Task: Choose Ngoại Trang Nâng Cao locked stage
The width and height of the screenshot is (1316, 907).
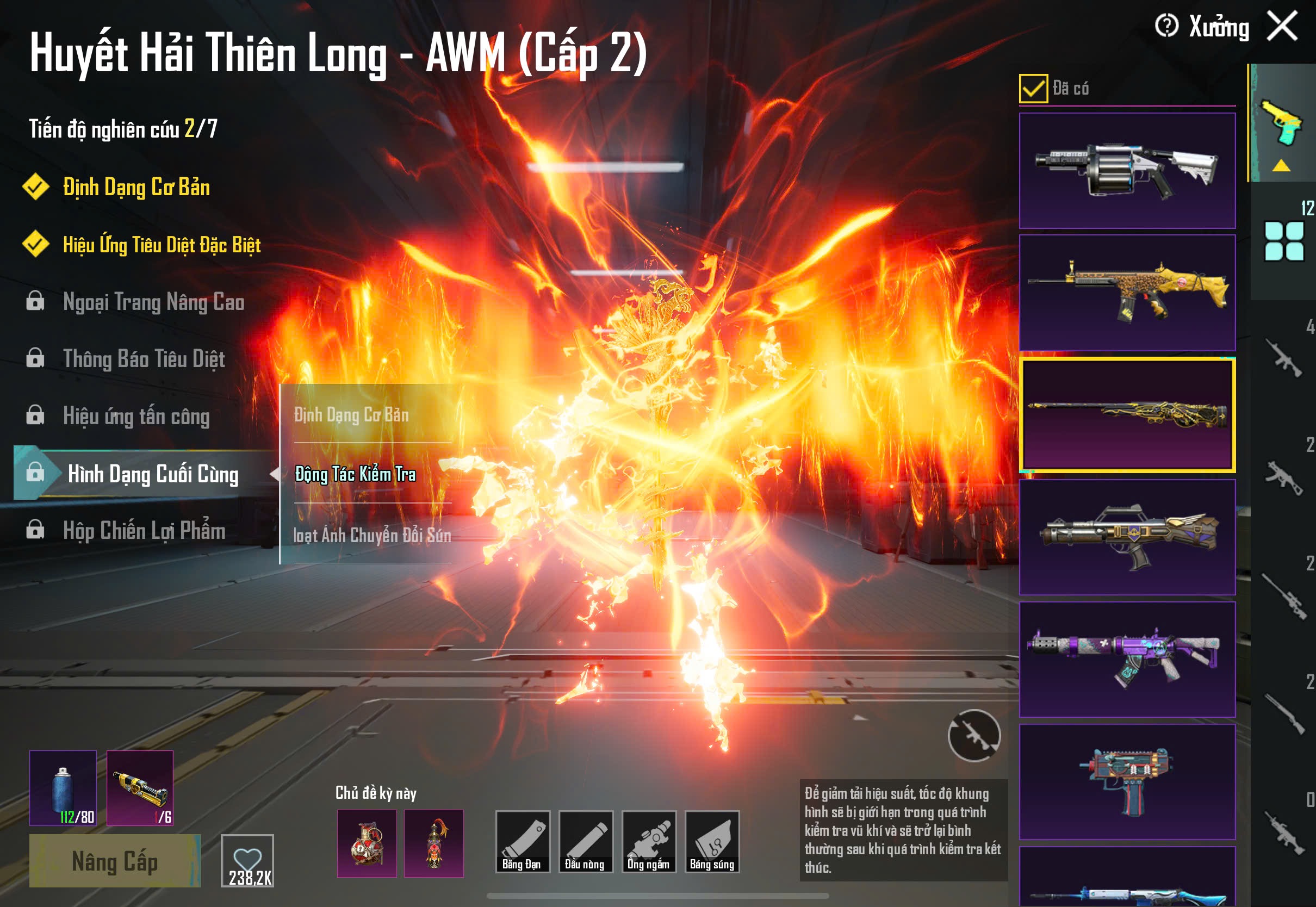Action: tap(153, 302)
